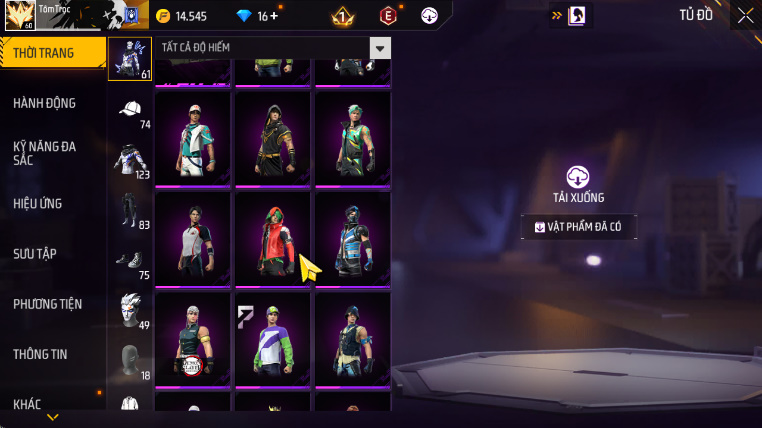Select the jacket subcategory with 123 items
This screenshot has width=762, height=428.
[x=130, y=160]
